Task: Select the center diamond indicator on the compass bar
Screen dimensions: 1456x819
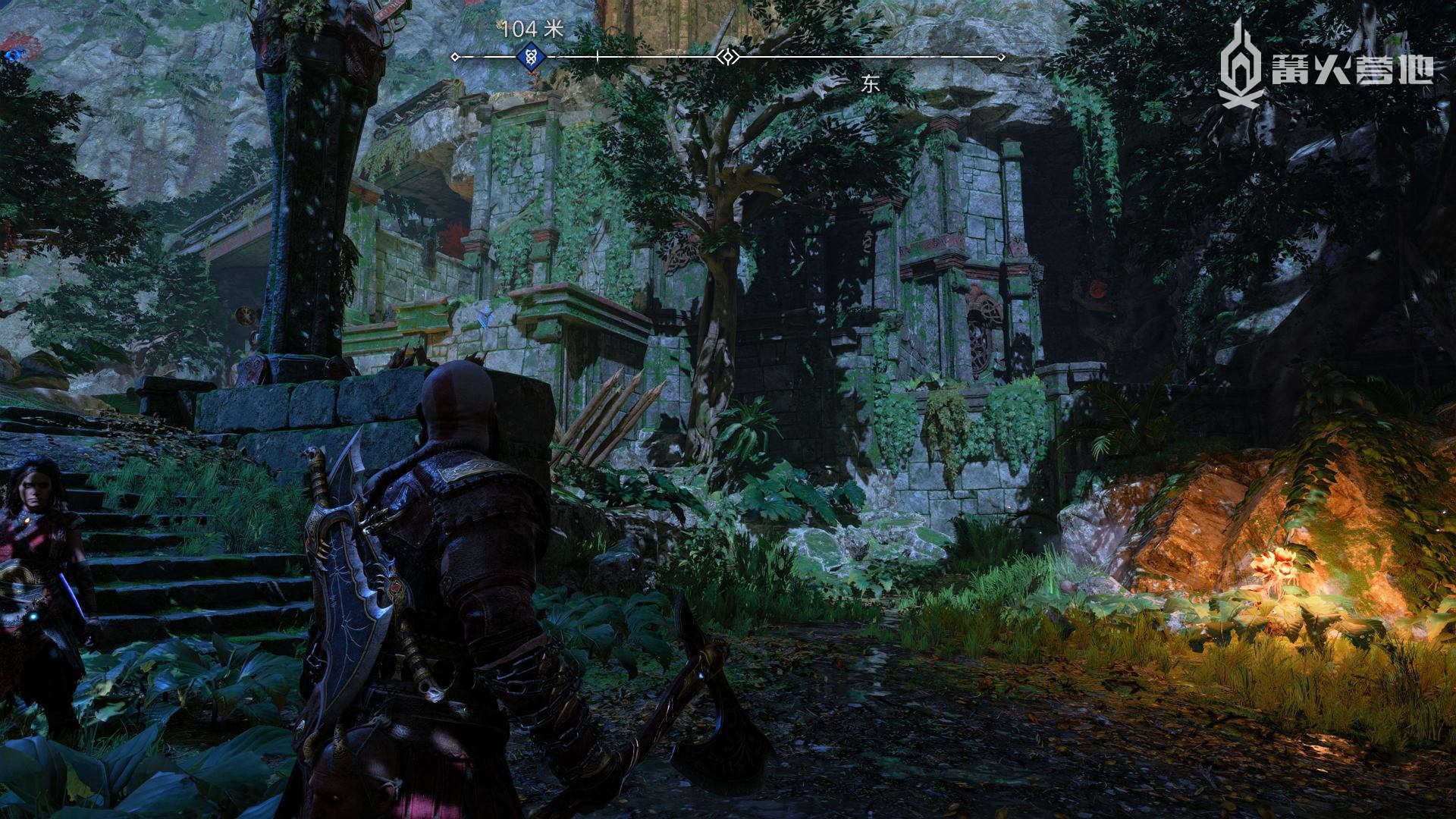Action: click(x=728, y=57)
